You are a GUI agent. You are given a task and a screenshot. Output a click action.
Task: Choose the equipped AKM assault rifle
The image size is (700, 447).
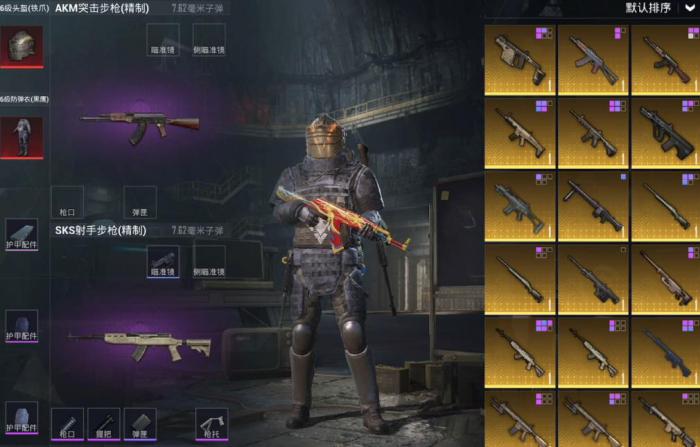pyautogui.click(x=140, y=124)
